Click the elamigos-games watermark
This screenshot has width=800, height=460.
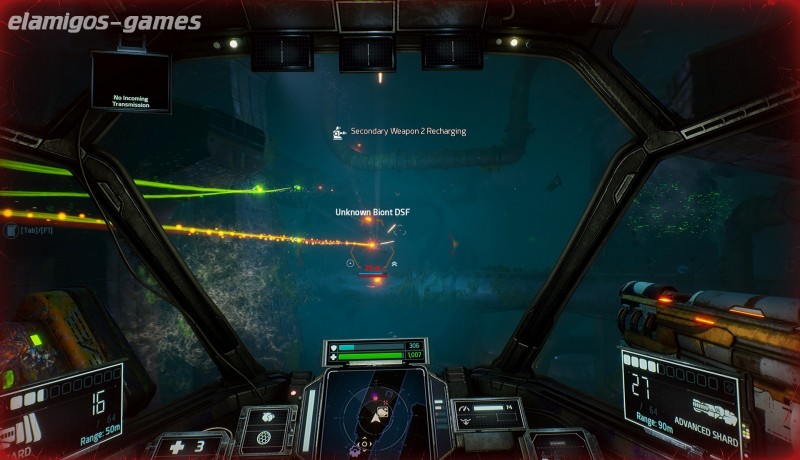click(105, 22)
